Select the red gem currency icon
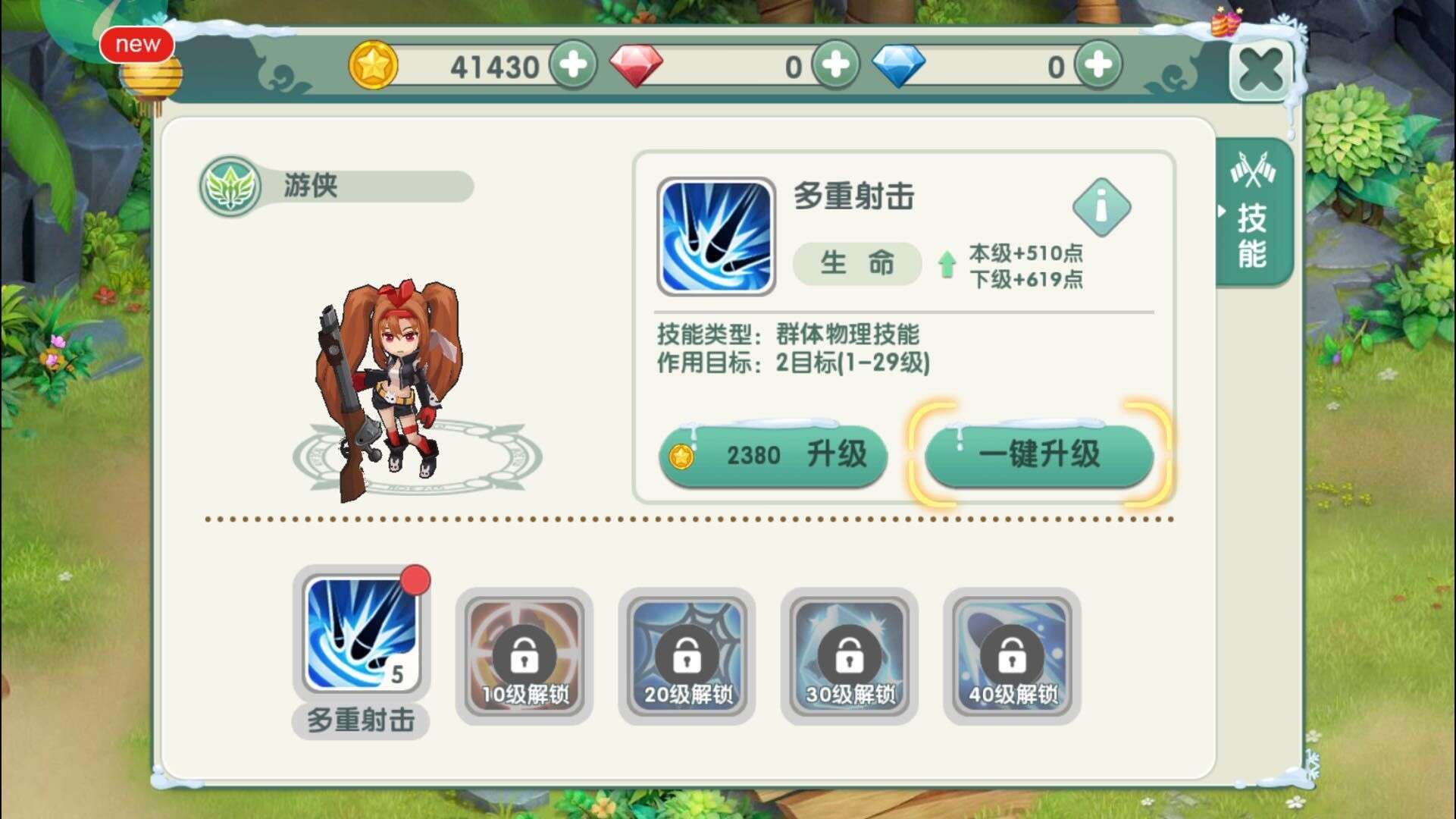 tap(637, 64)
